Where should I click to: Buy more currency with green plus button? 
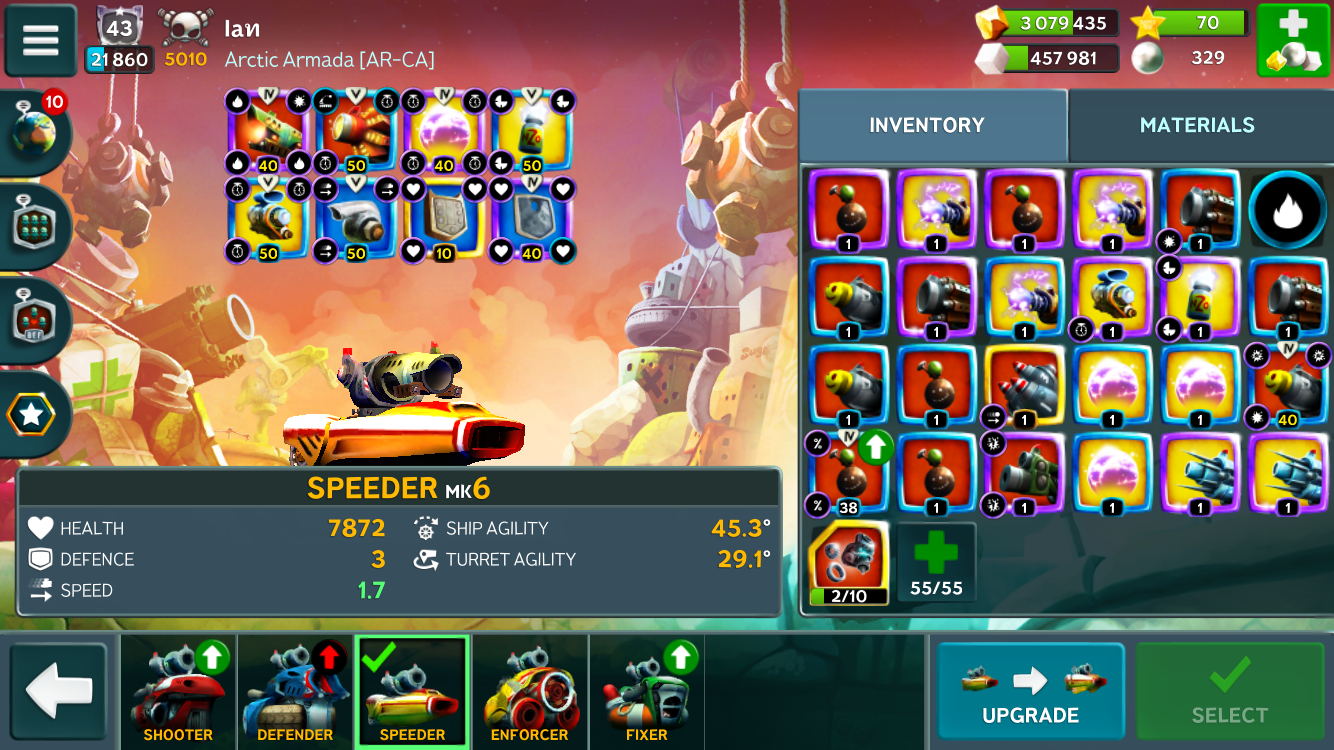click(x=1292, y=41)
